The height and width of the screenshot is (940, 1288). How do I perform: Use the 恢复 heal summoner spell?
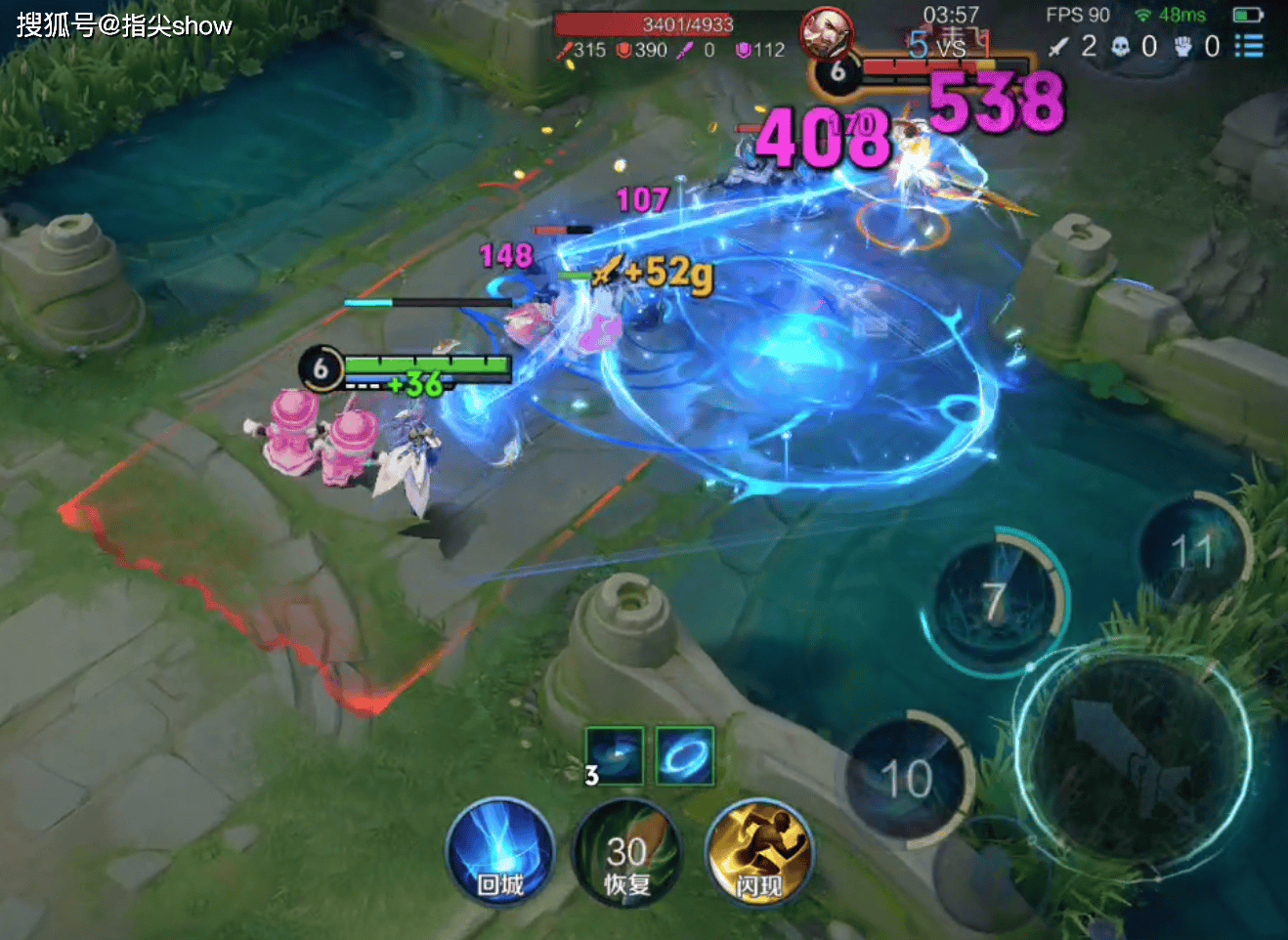[x=626, y=855]
